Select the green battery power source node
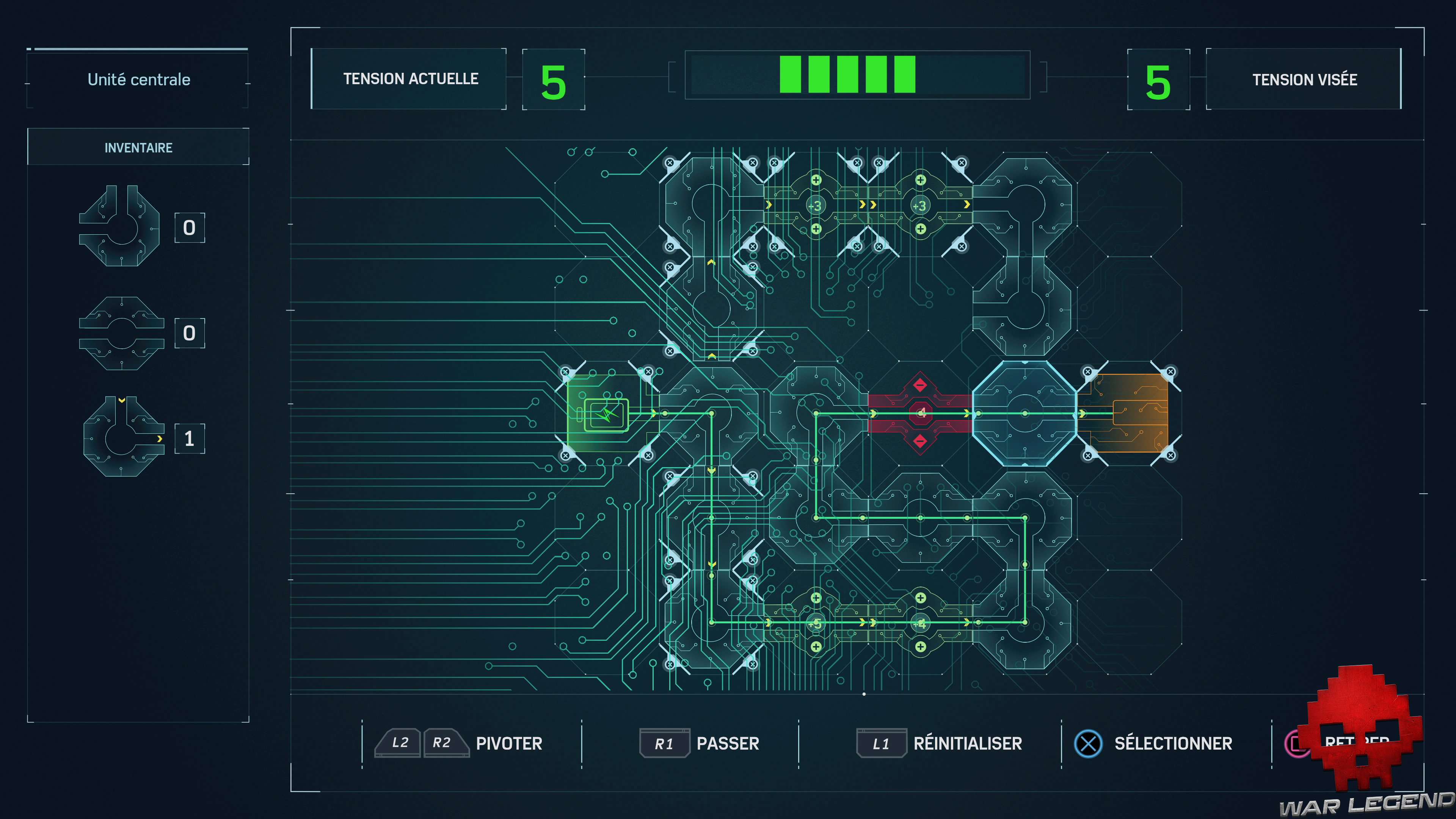 point(607,416)
